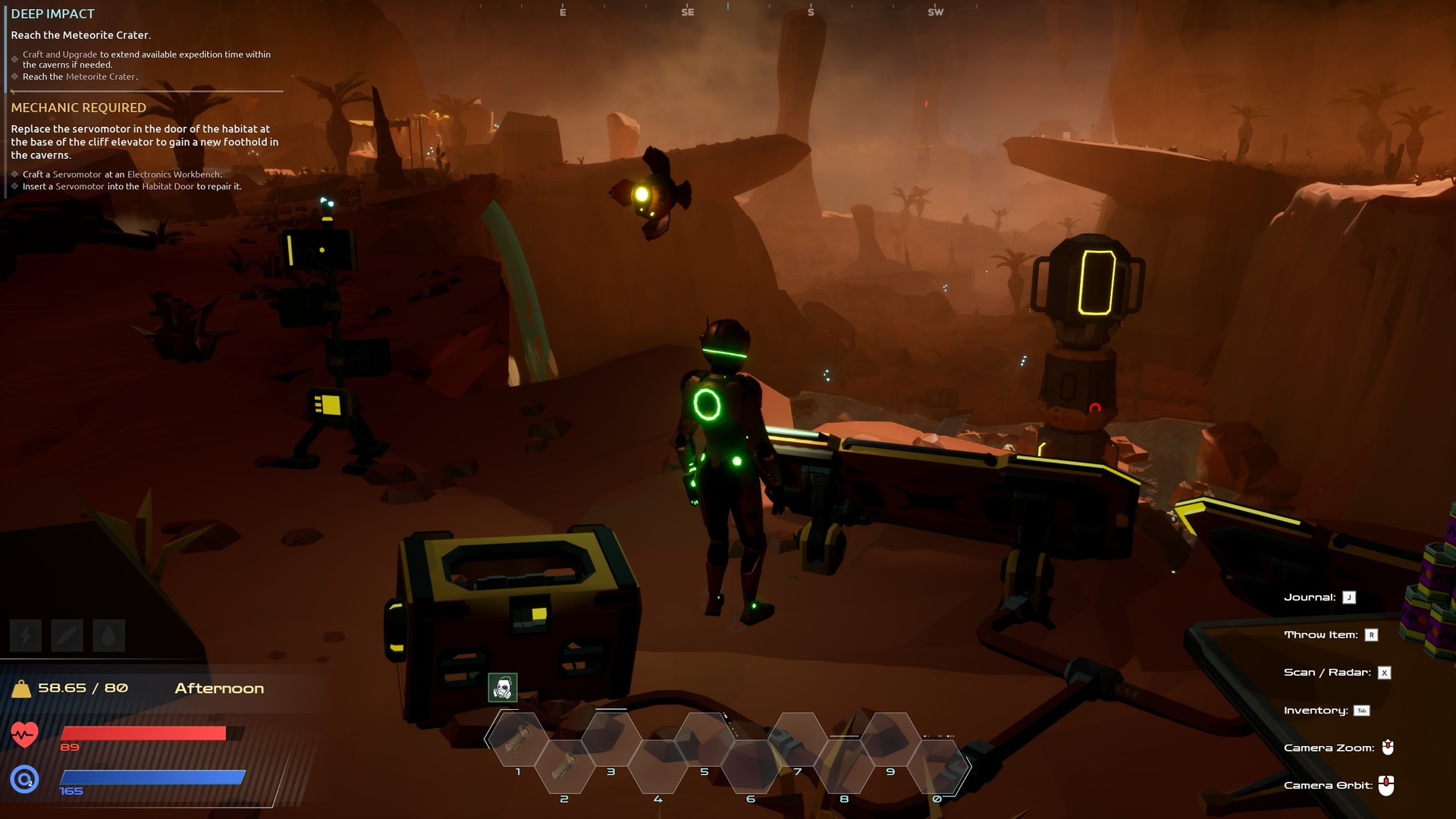The height and width of the screenshot is (819, 1456).
Task: Select the Mechanic Required objective
Action: pos(78,108)
